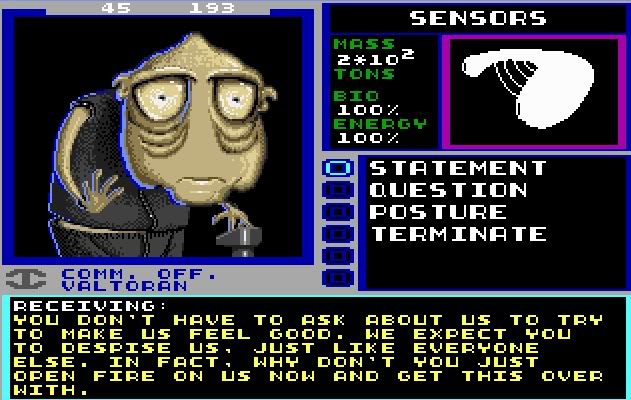Select QUESTION from the comm menu
This screenshot has height=400, width=631.
(x=448, y=190)
